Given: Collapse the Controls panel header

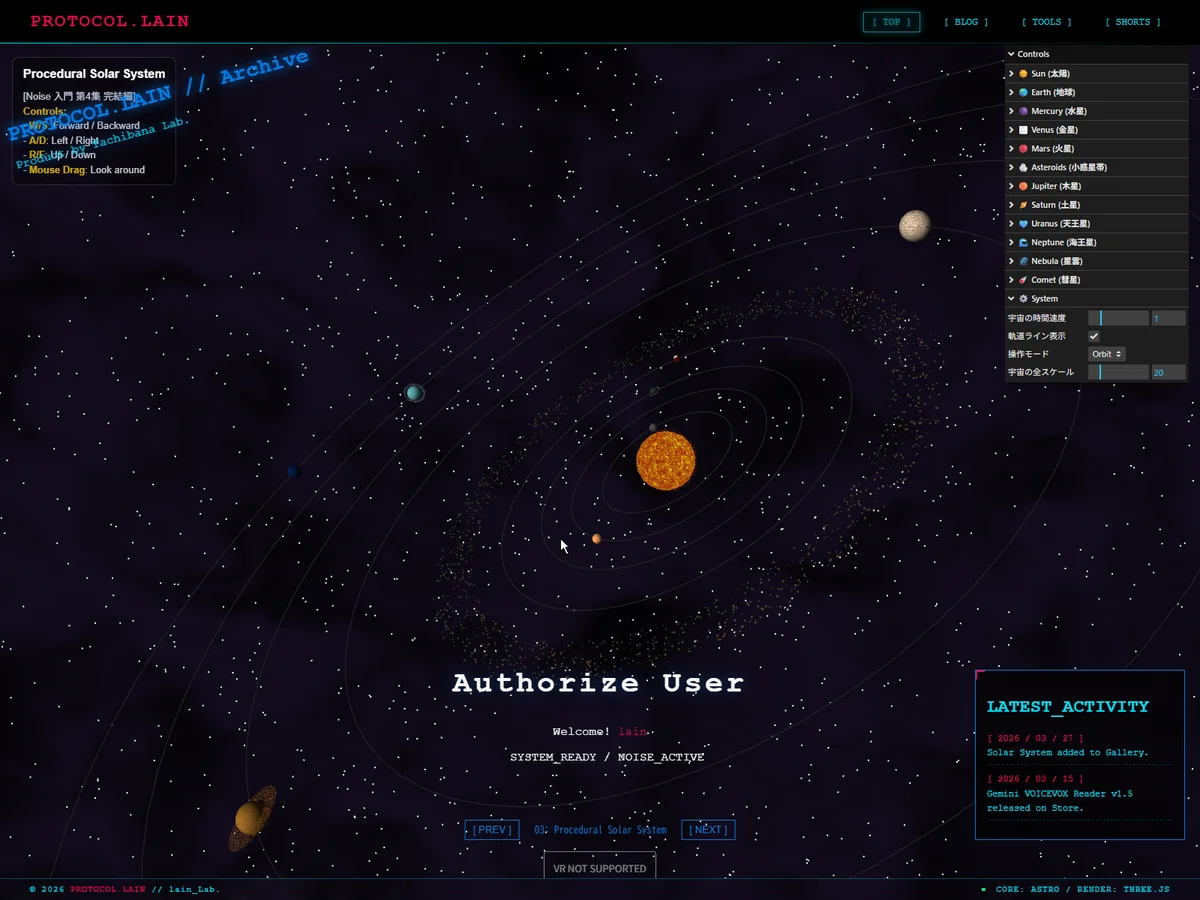Looking at the screenshot, I should [1034, 54].
